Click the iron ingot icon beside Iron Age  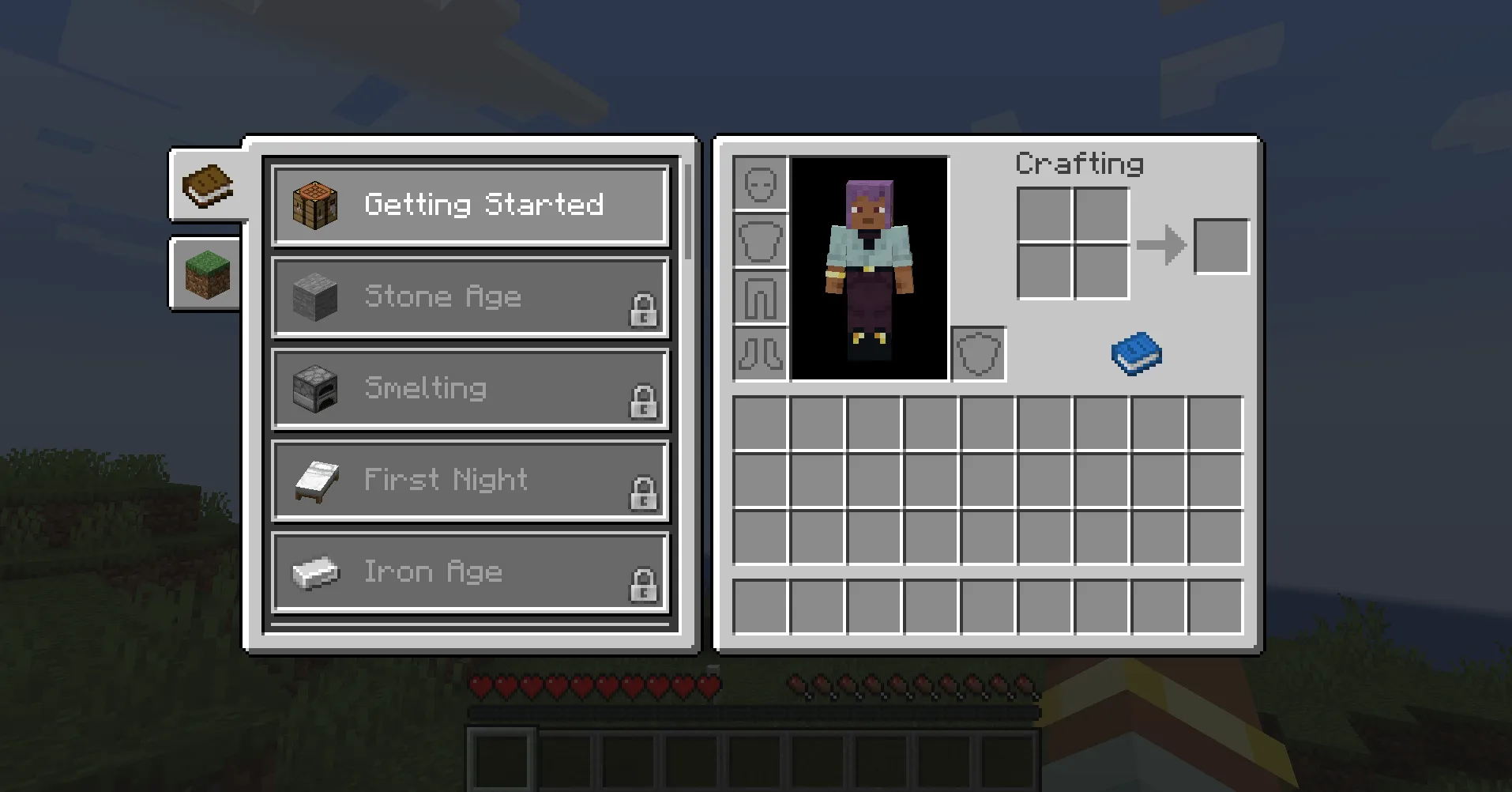tap(314, 571)
